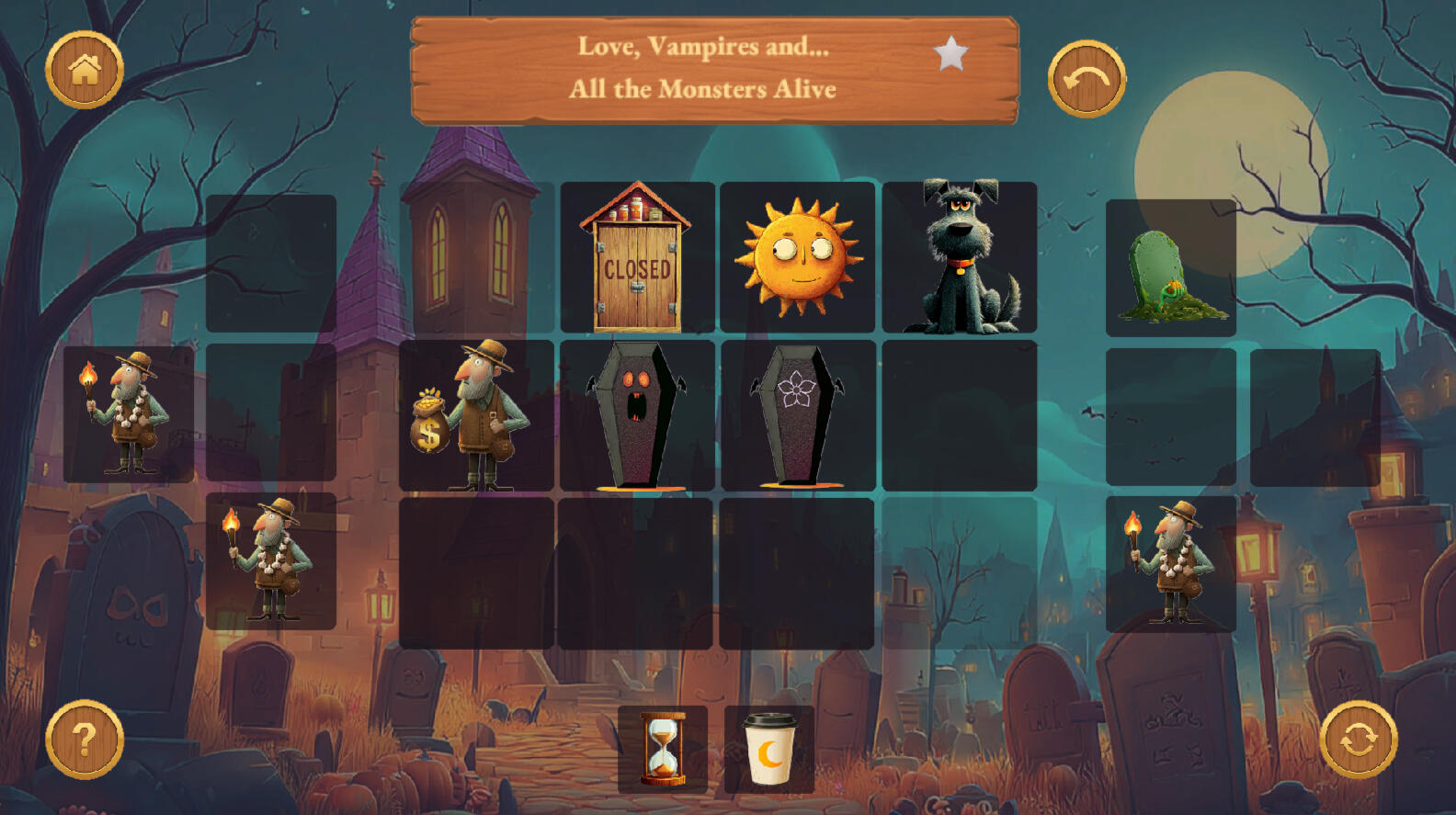Return to the home screen

pos(85,70)
